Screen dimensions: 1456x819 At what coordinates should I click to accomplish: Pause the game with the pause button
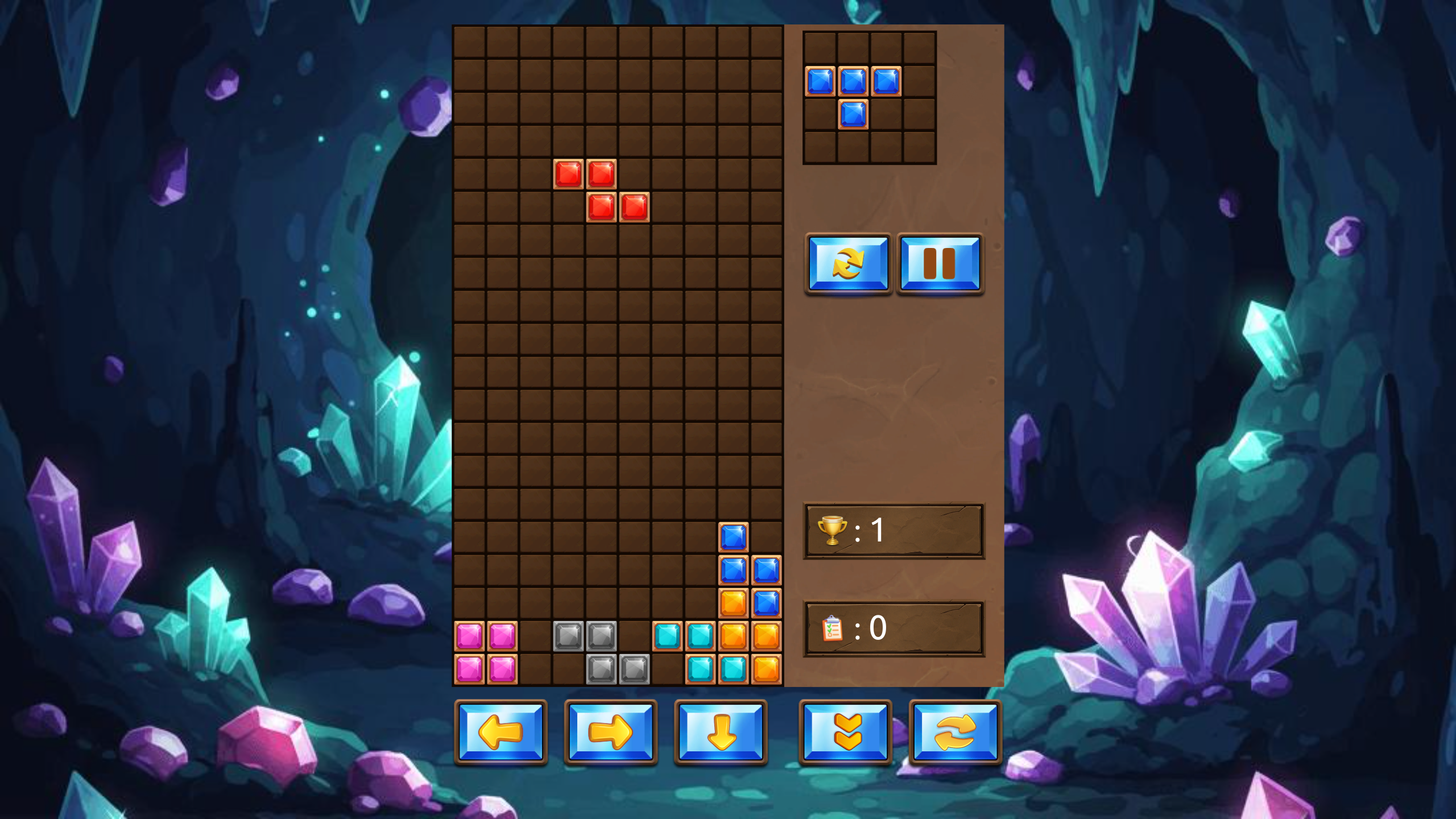[x=940, y=264]
